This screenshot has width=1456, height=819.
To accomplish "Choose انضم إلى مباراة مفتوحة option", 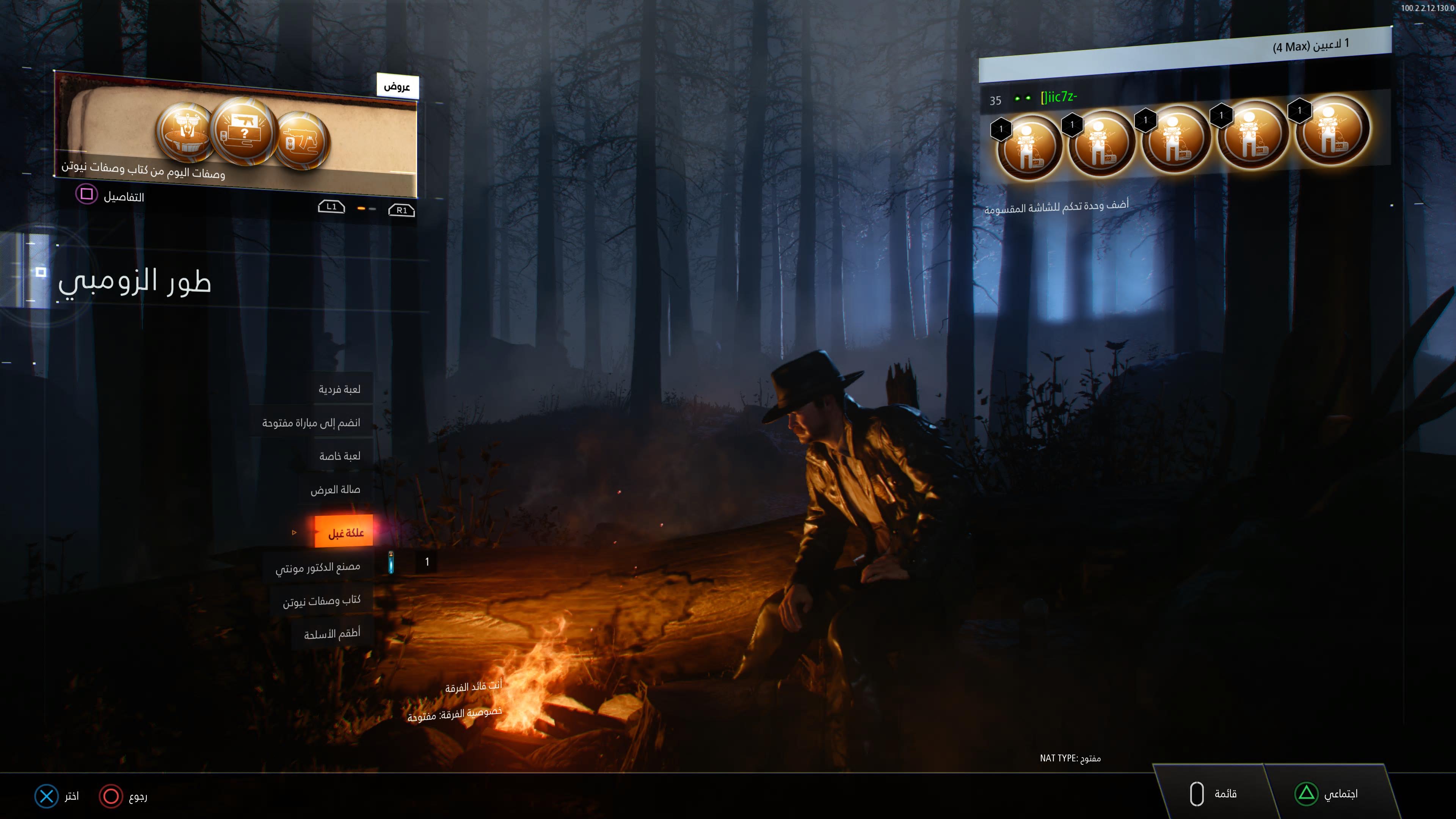I will (x=311, y=423).
